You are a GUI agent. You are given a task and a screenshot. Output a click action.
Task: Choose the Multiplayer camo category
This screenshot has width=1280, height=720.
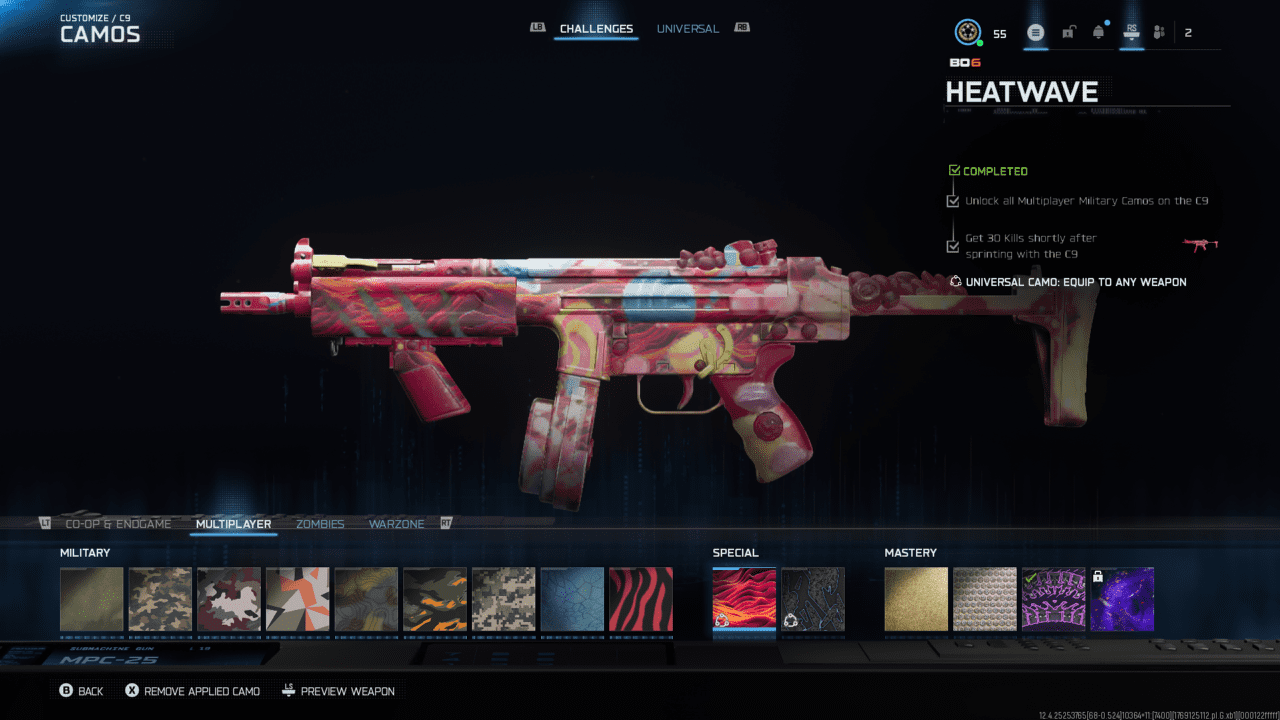click(233, 524)
